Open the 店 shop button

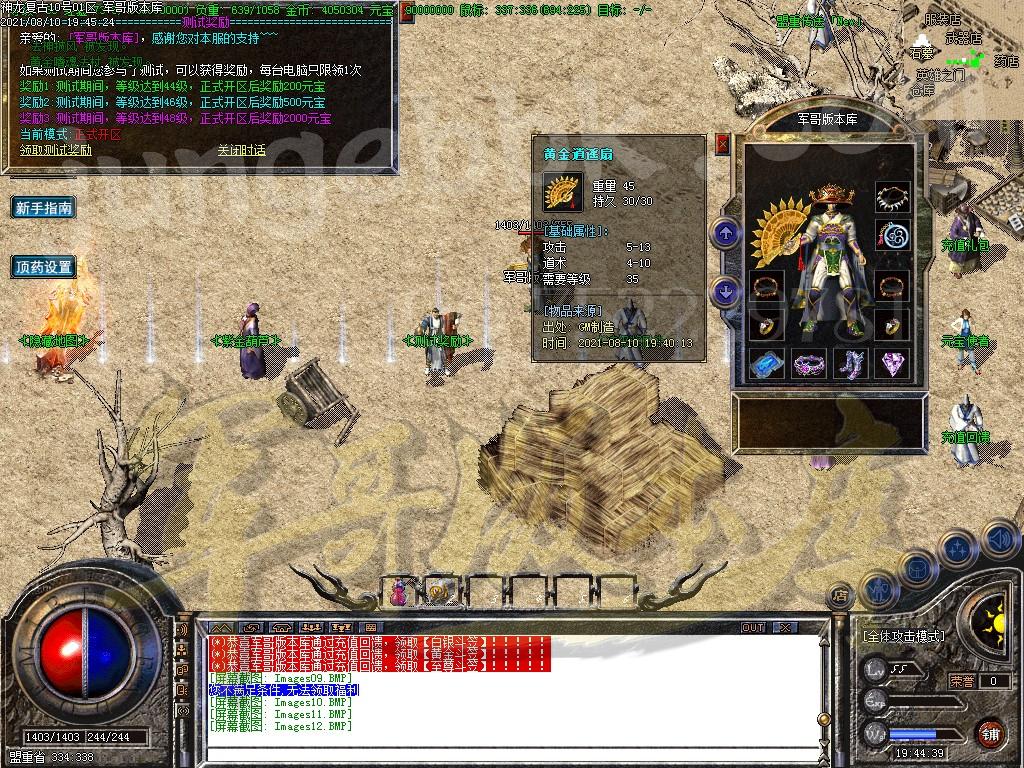[x=840, y=596]
